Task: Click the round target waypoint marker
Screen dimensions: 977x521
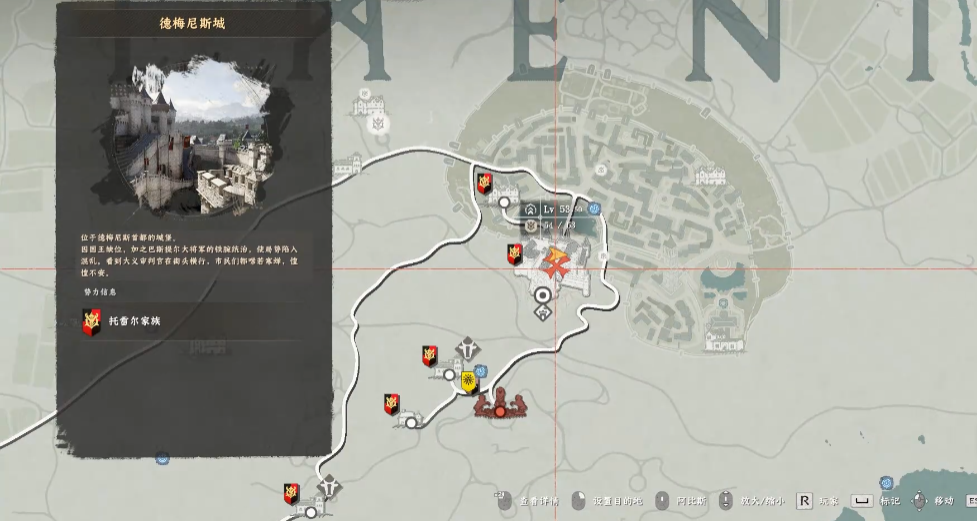Action: pyautogui.click(x=543, y=296)
